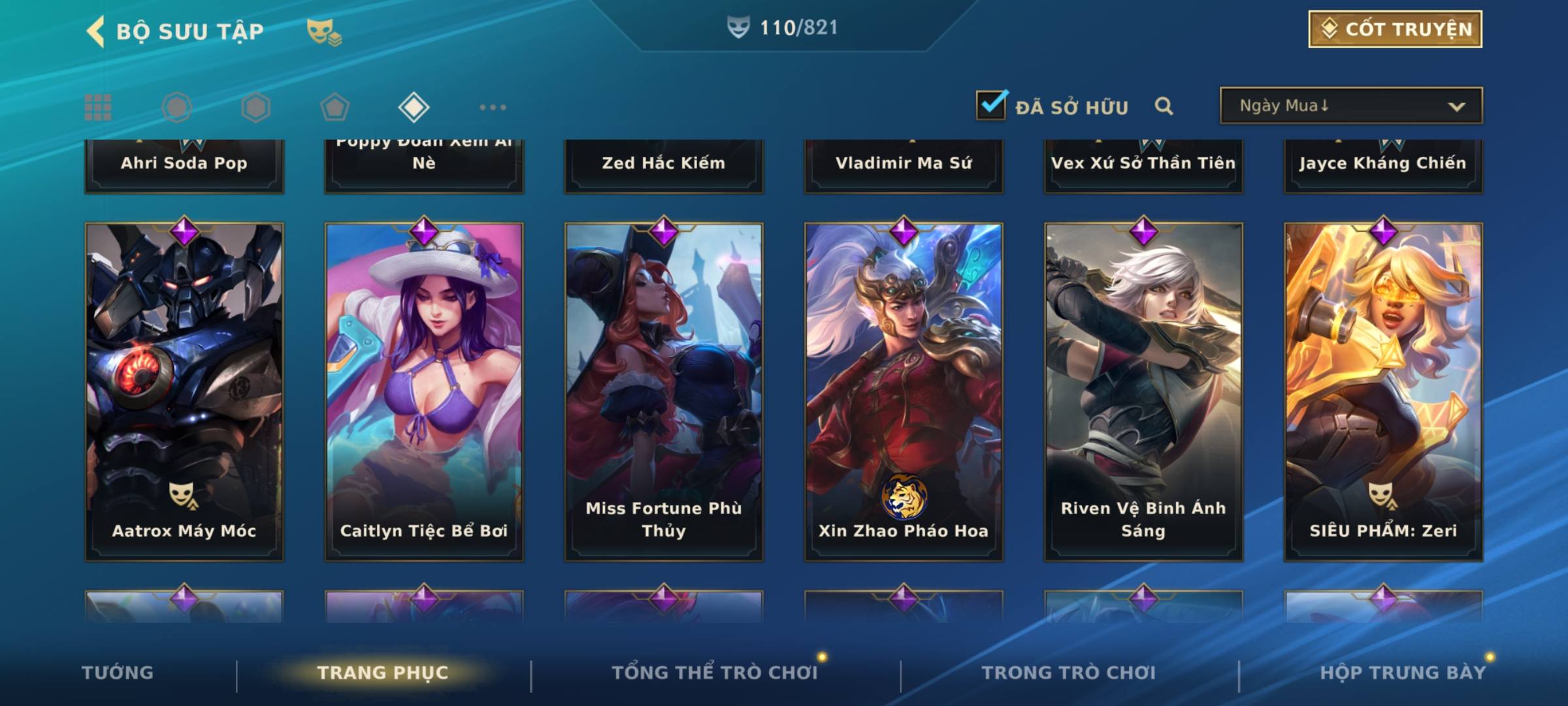The image size is (1568, 706).
Task: Go back from Bộ Sưu Tập screen
Action: point(97,31)
